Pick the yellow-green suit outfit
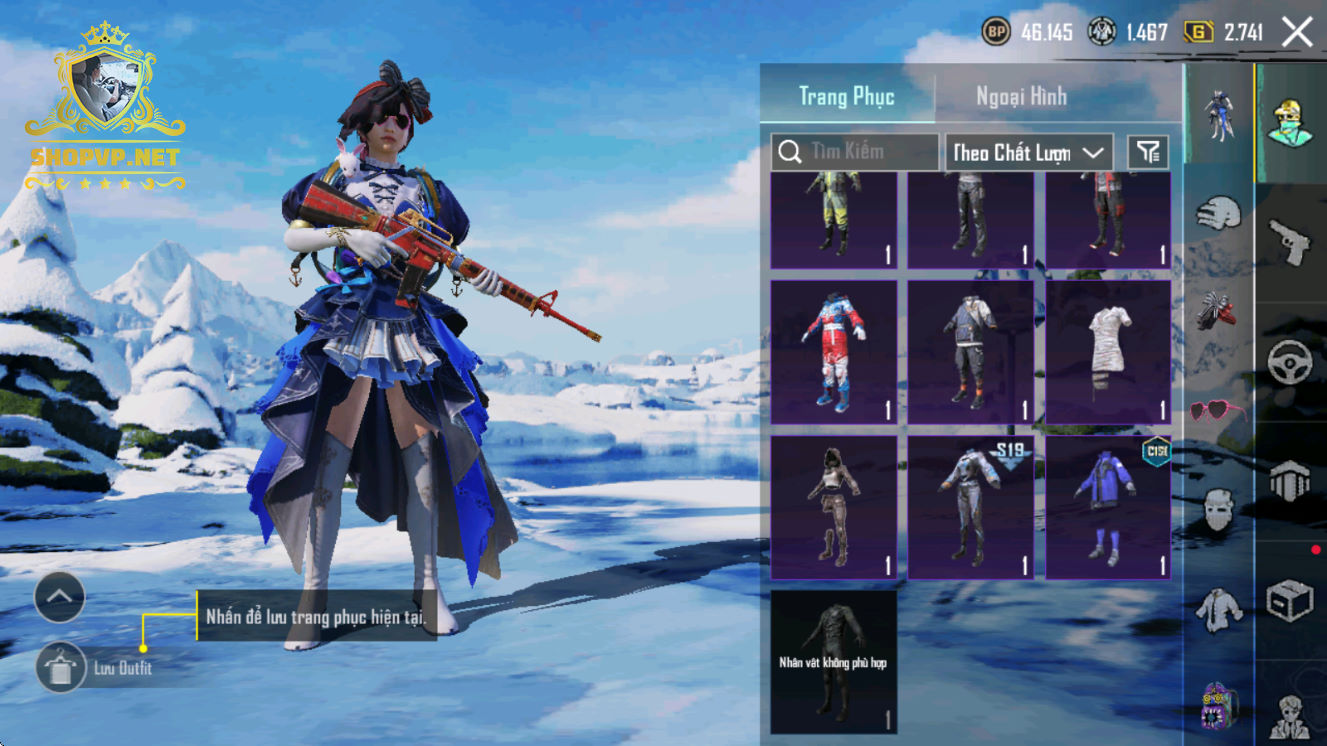The width and height of the screenshot is (1327, 746). 834,220
